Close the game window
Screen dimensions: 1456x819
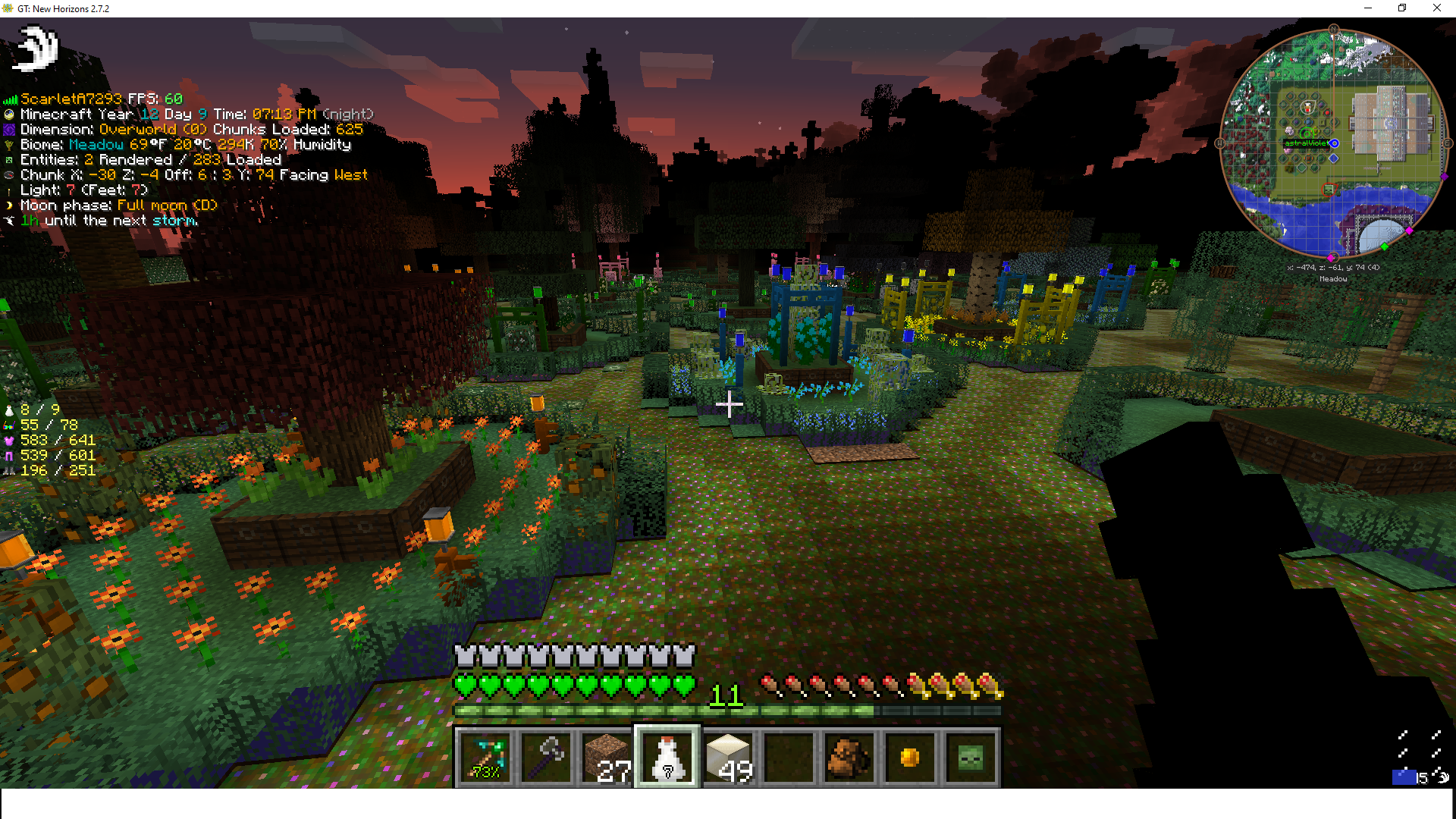[x=1436, y=8]
